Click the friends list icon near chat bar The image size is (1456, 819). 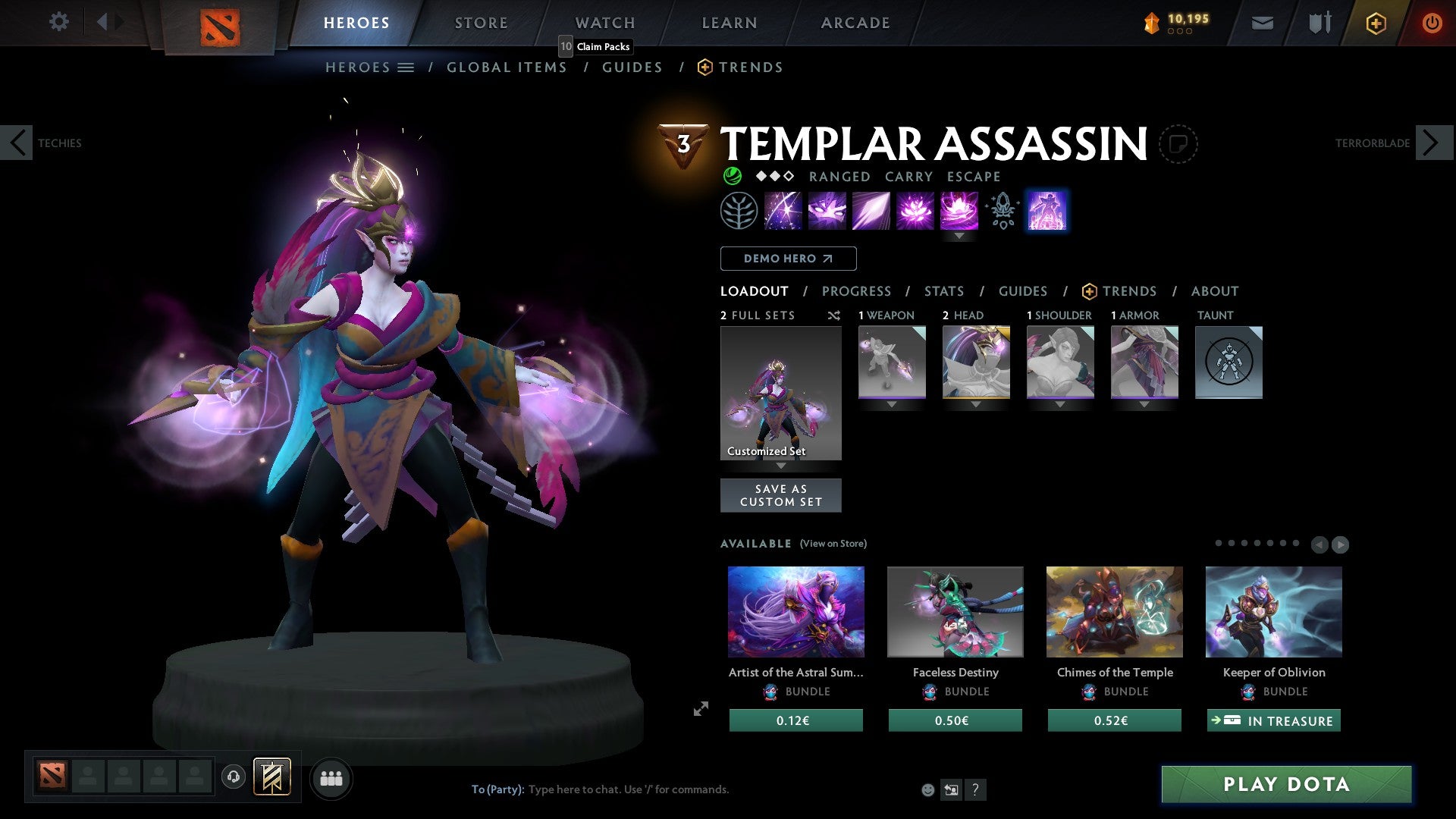[331, 777]
